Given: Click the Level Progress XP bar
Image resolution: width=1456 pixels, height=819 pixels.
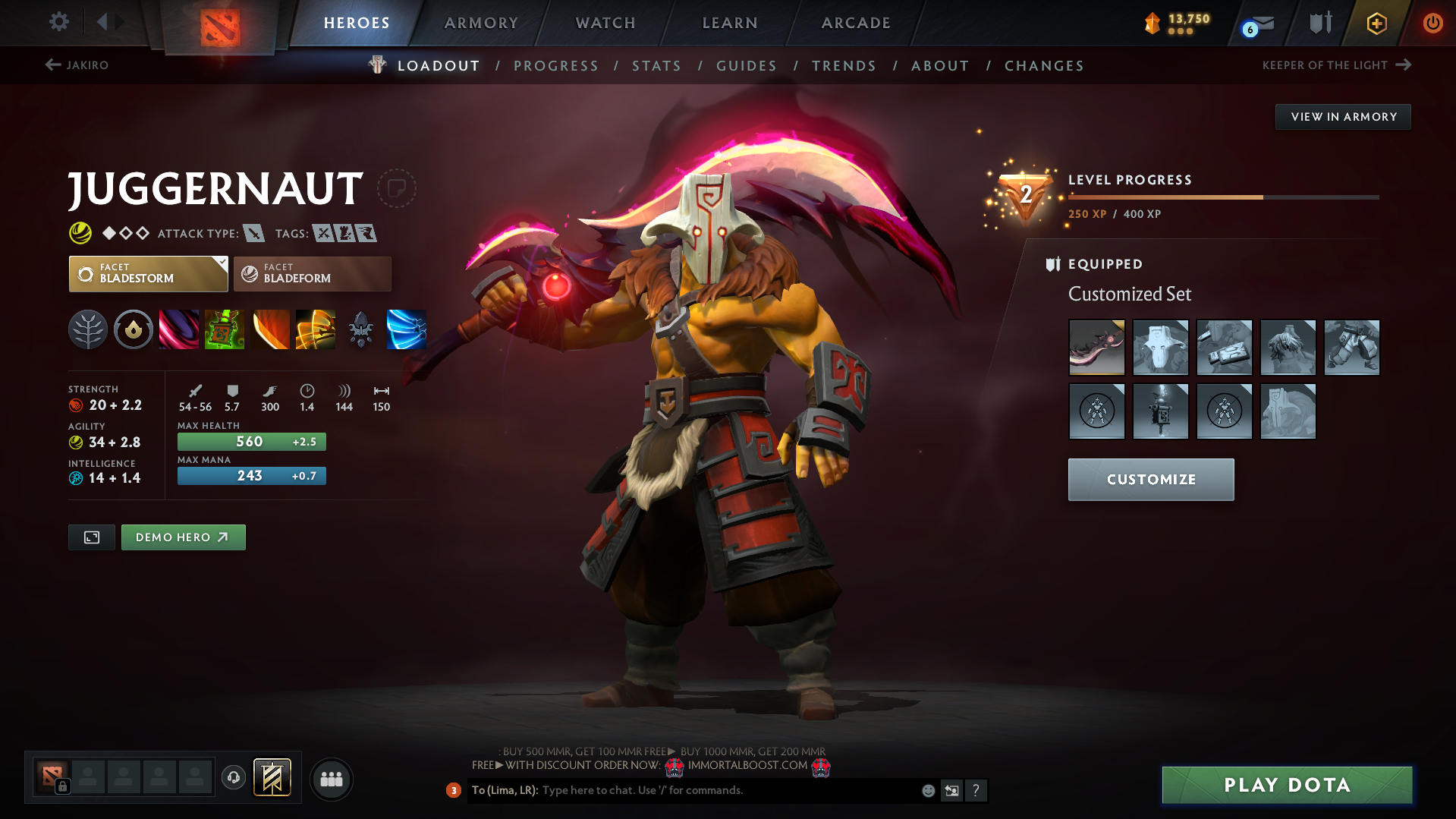Looking at the screenshot, I should [x=1222, y=197].
